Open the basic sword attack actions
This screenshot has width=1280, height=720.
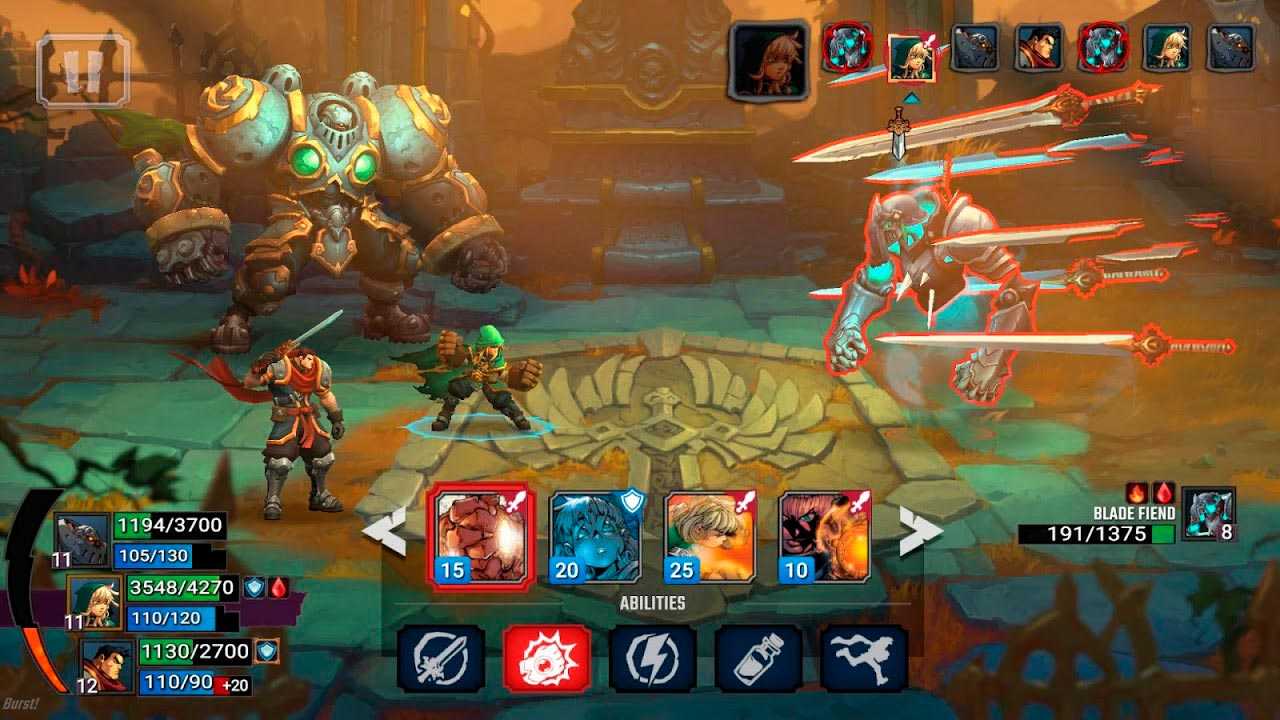click(x=441, y=659)
